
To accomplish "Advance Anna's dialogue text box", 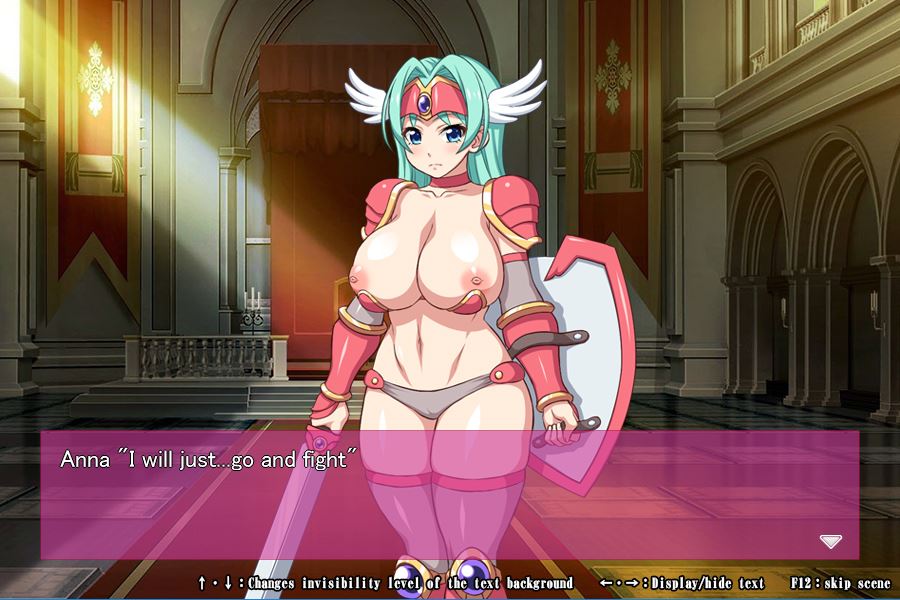I will tap(449, 495).
